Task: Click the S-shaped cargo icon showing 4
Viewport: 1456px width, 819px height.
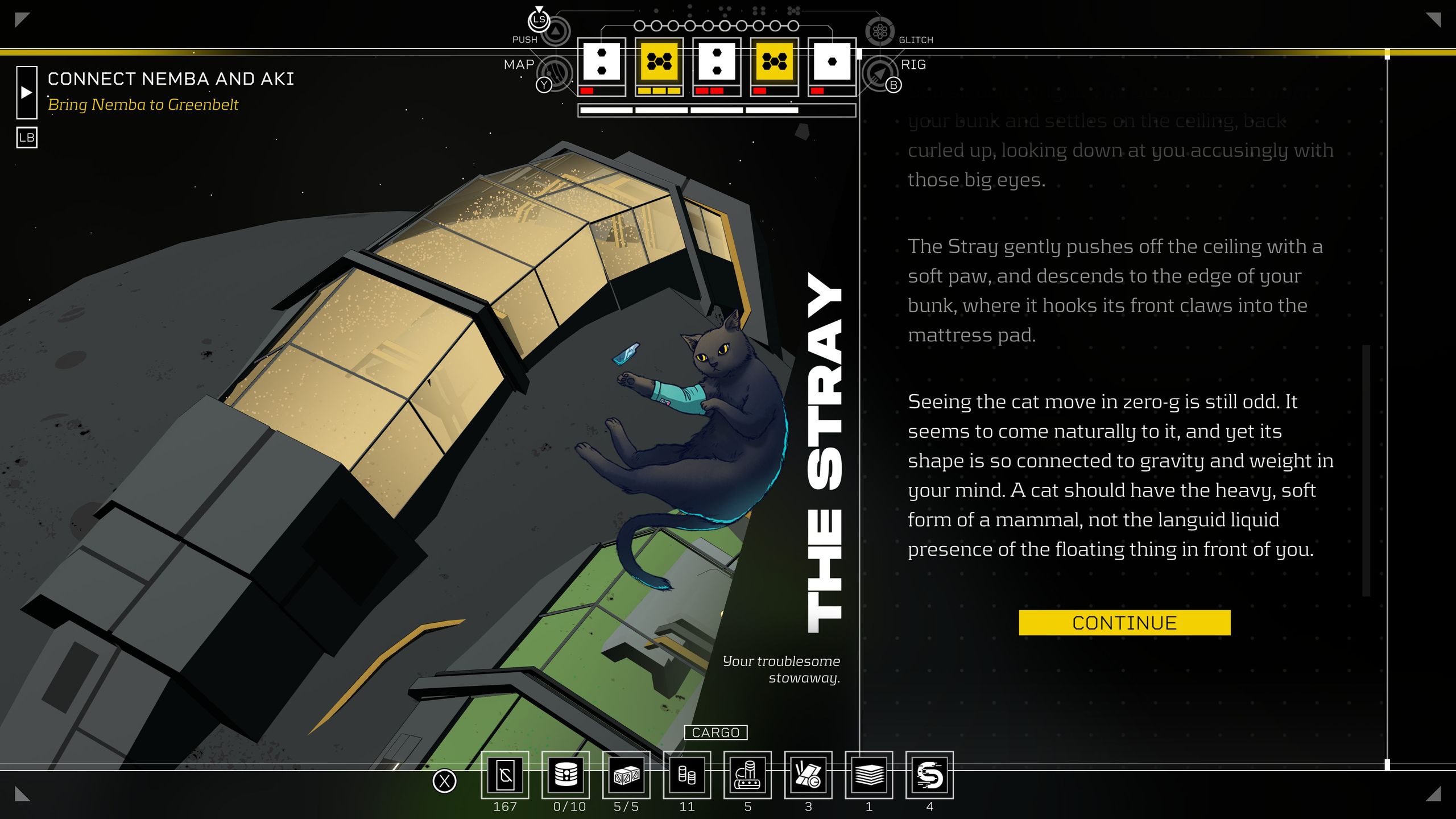Action: tap(930, 776)
